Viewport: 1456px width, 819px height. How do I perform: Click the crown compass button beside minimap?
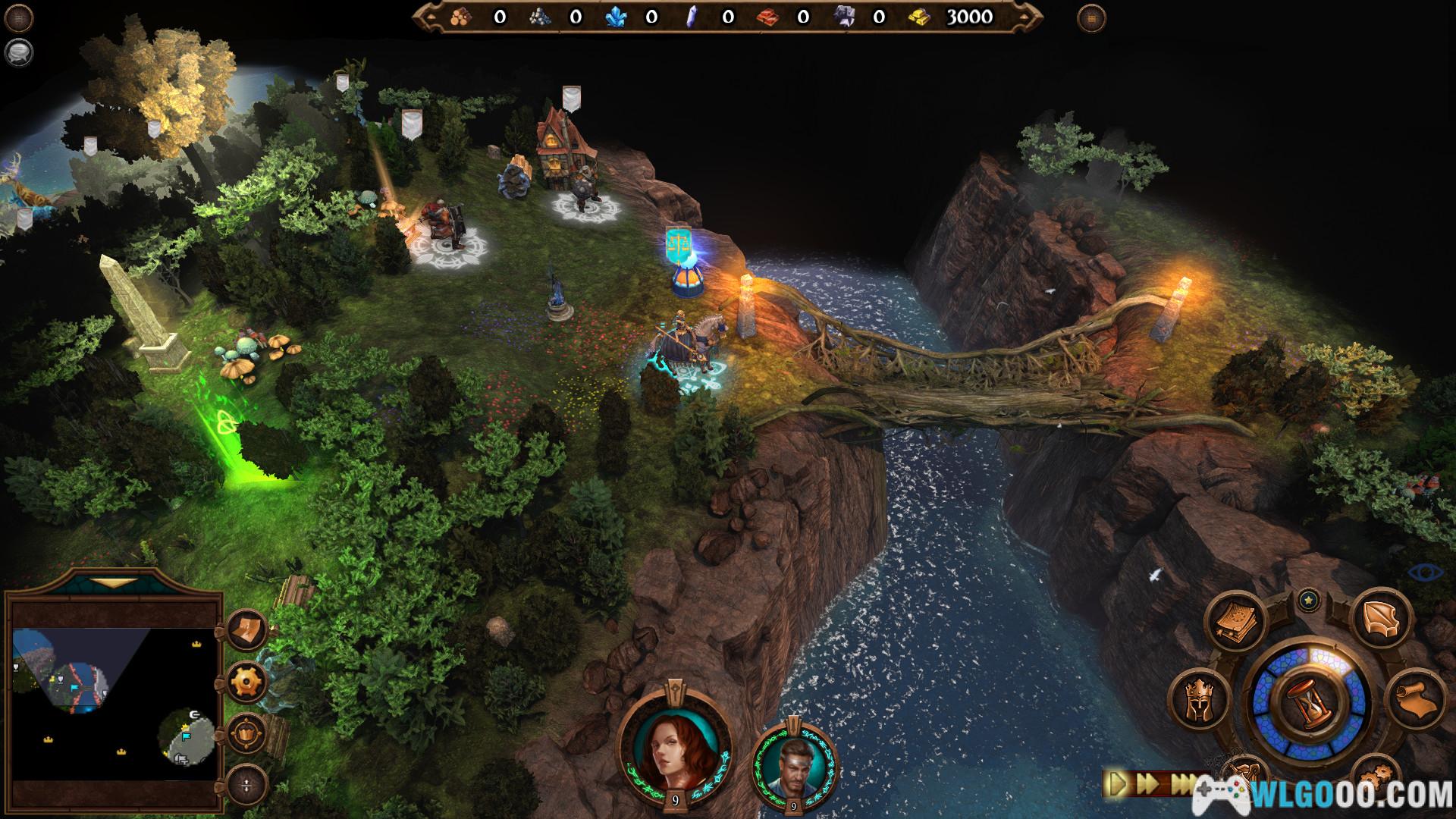coord(246,733)
